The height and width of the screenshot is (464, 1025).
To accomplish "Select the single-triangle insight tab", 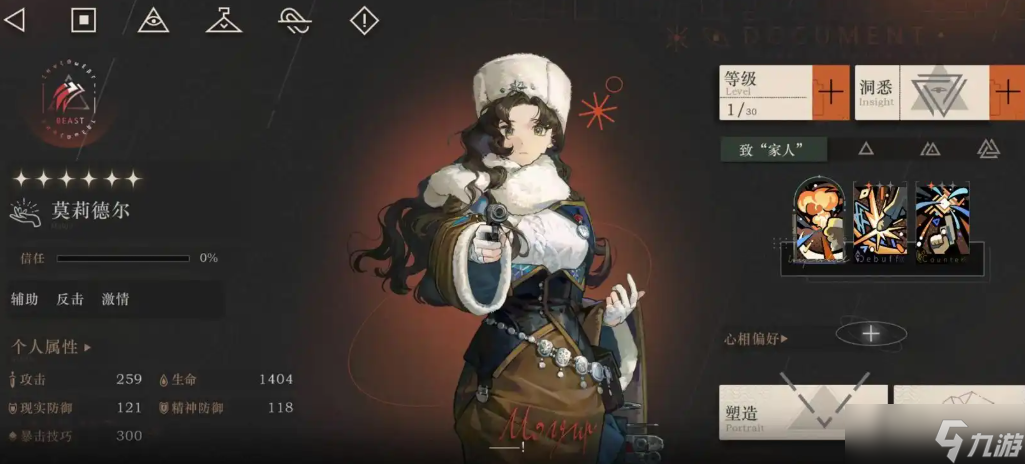I will (866, 149).
